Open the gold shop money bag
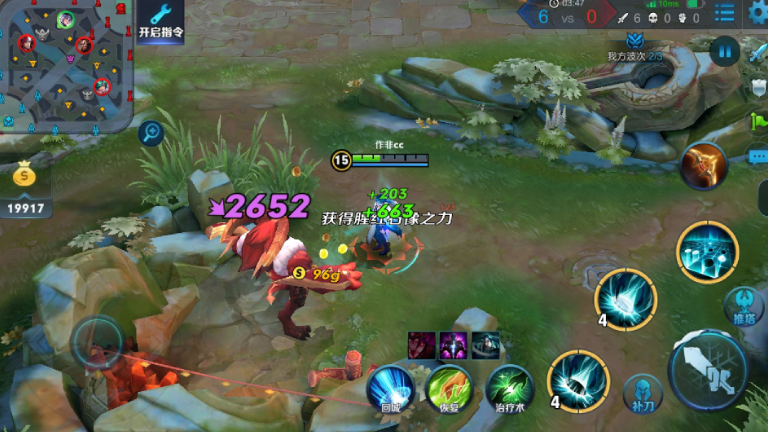The width and height of the screenshot is (768, 432). coord(27,178)
